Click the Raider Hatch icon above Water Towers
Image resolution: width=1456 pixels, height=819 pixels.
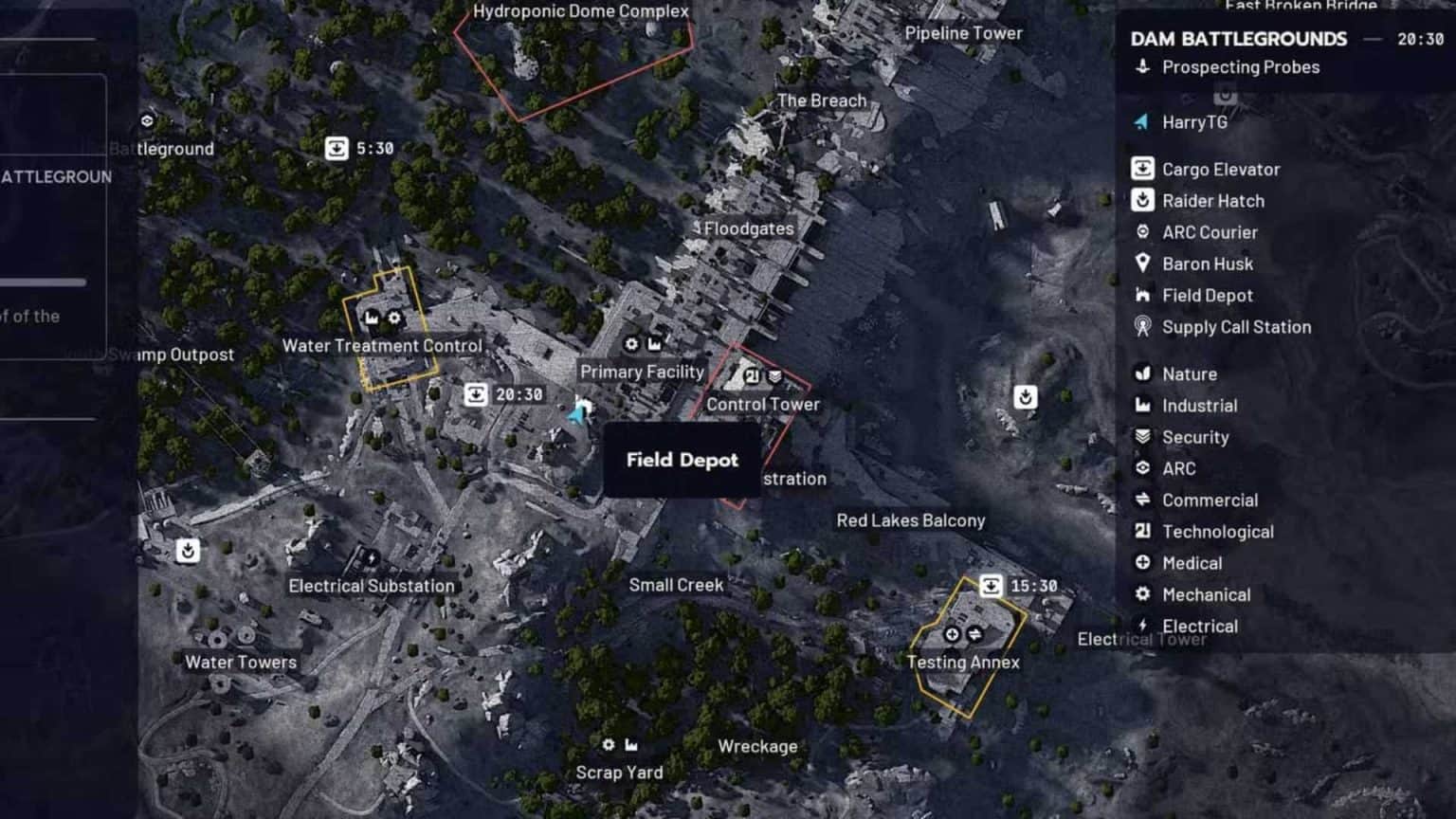(x=188, y=549)
